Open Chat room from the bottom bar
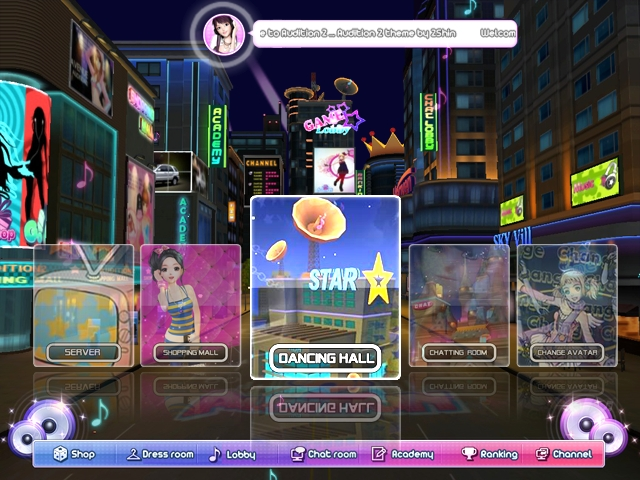 coord(323,454)
